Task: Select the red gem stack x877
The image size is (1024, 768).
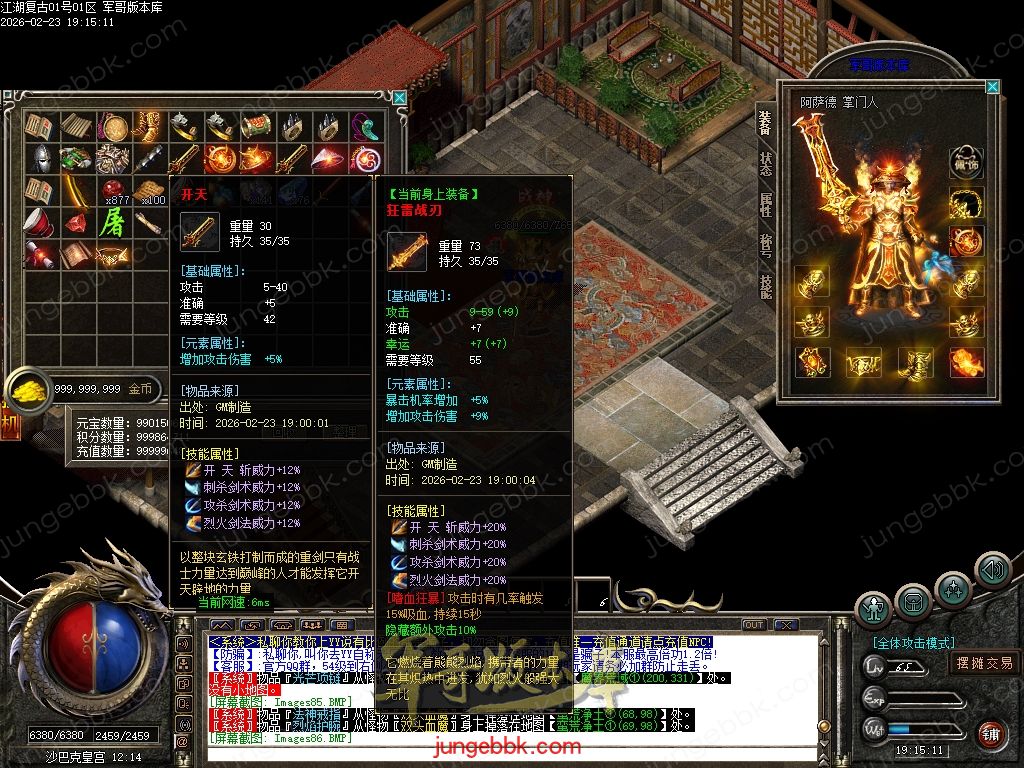Action: (112, 190)
